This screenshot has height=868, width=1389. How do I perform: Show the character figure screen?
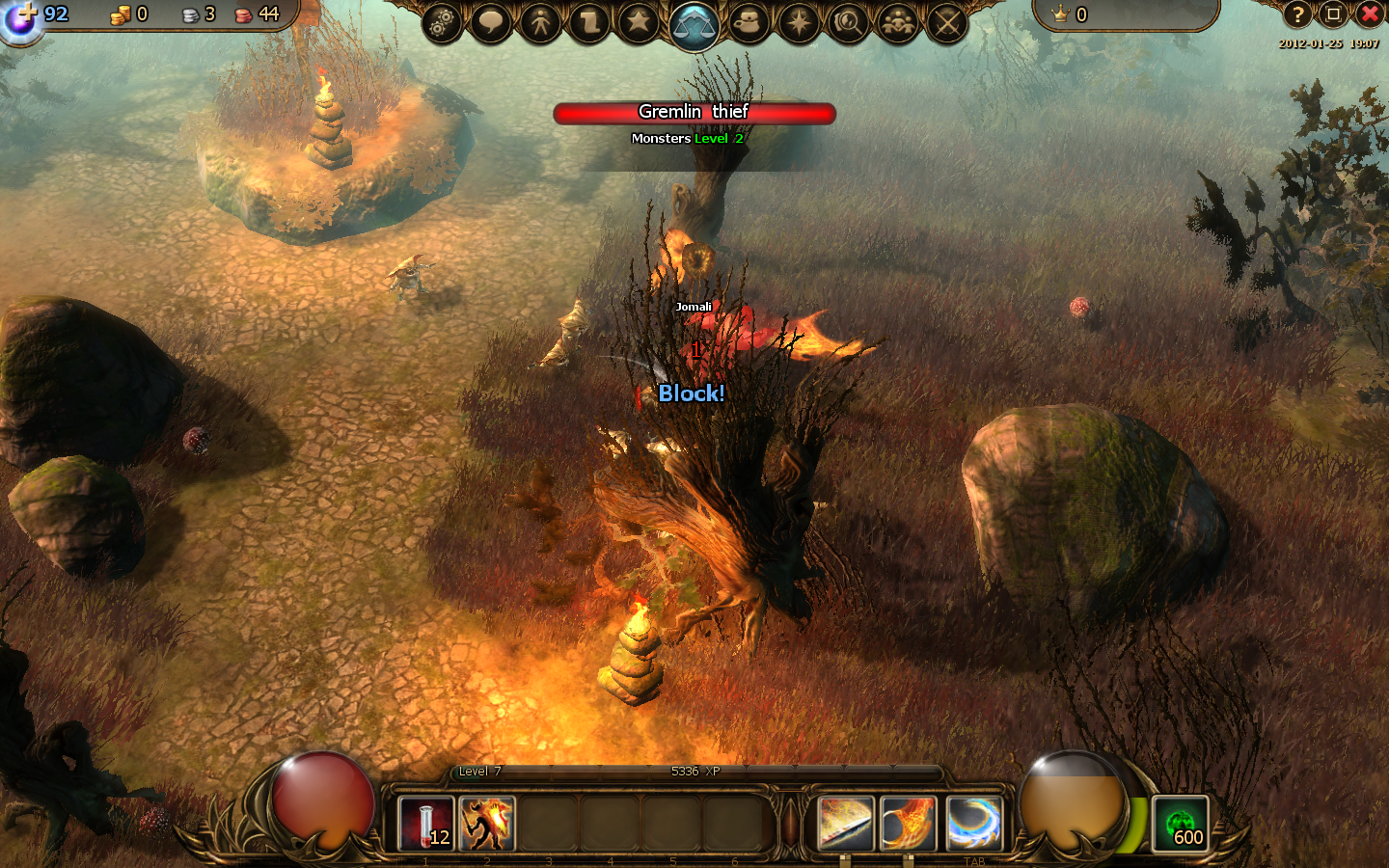(x=540, y=22)
